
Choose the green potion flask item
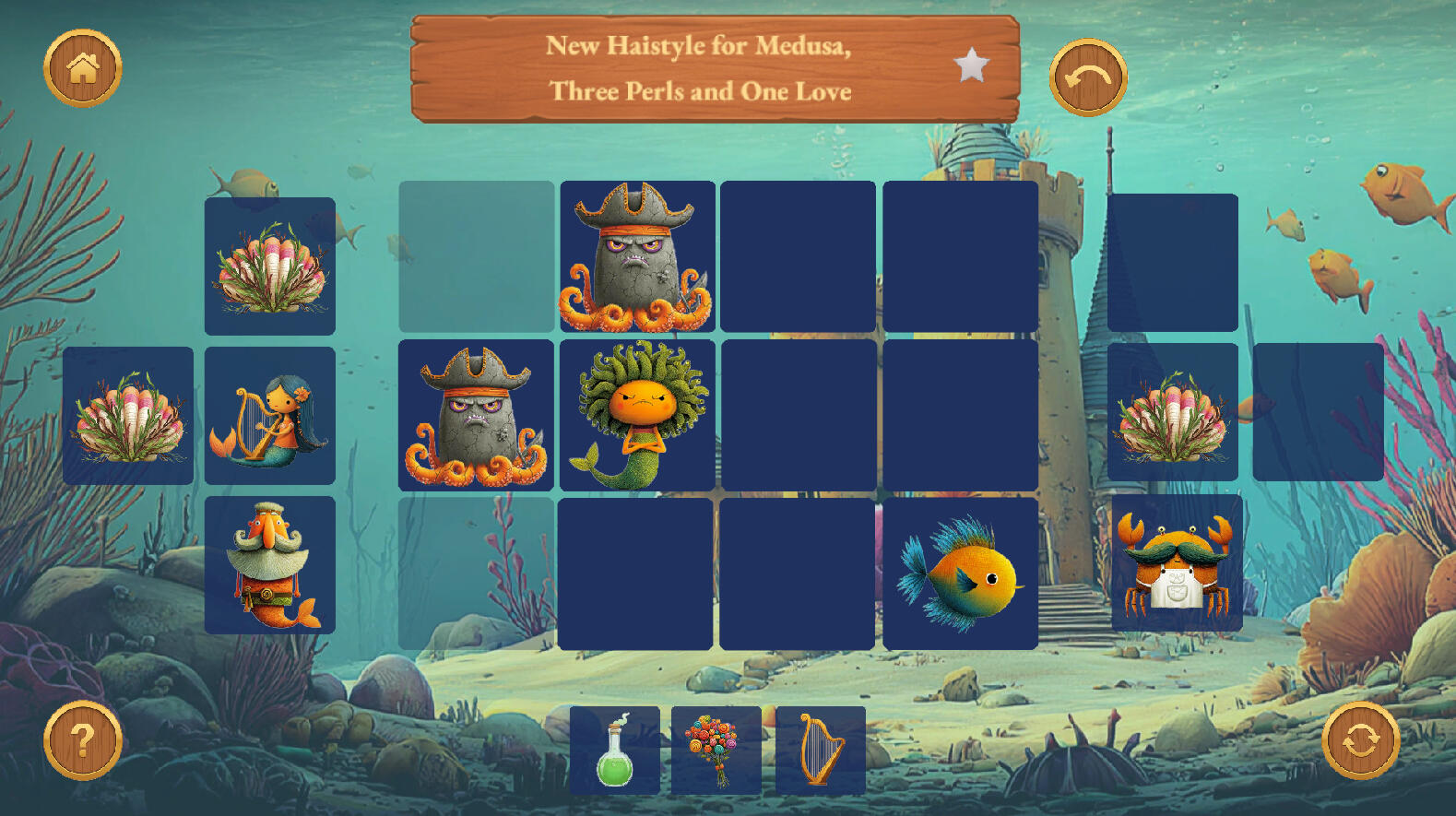point(614,751)
